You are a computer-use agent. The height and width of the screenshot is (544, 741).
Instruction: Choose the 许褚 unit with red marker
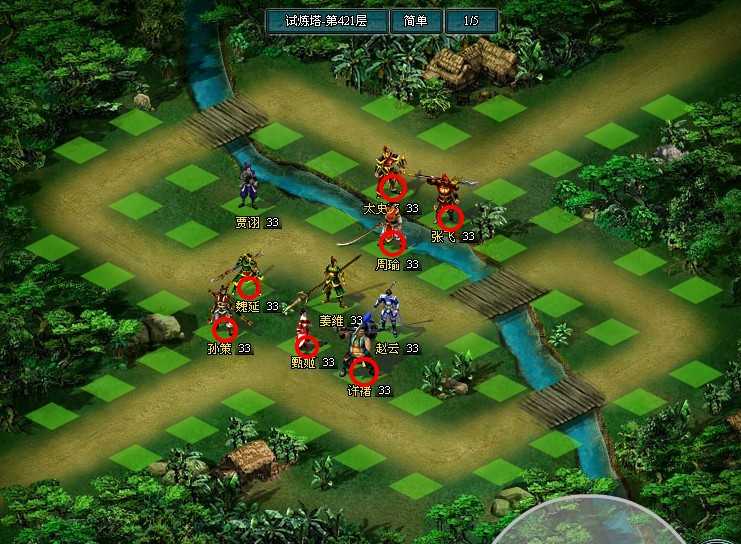[364, 372]
